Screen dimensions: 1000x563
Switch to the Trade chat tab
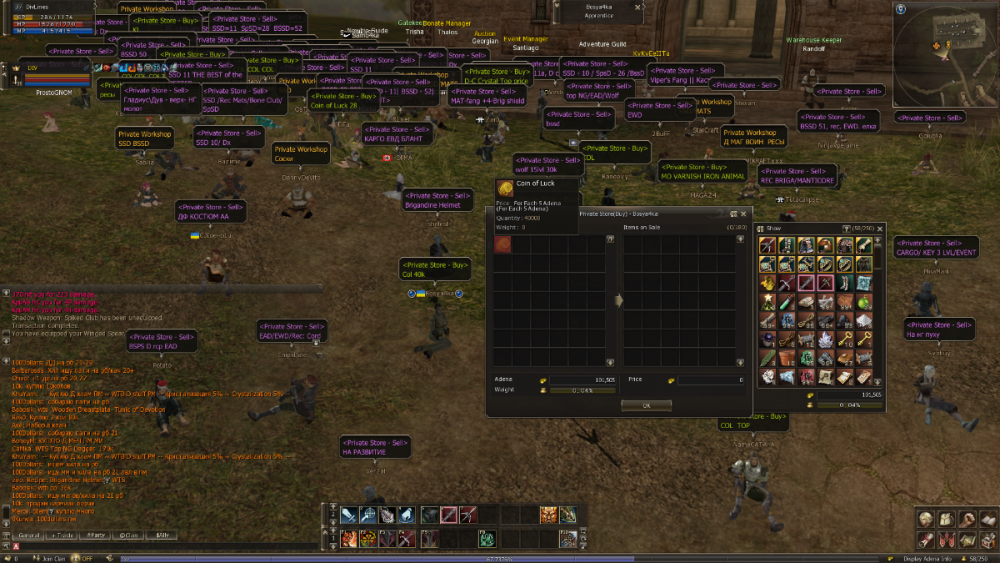click(x=62, y=536)
